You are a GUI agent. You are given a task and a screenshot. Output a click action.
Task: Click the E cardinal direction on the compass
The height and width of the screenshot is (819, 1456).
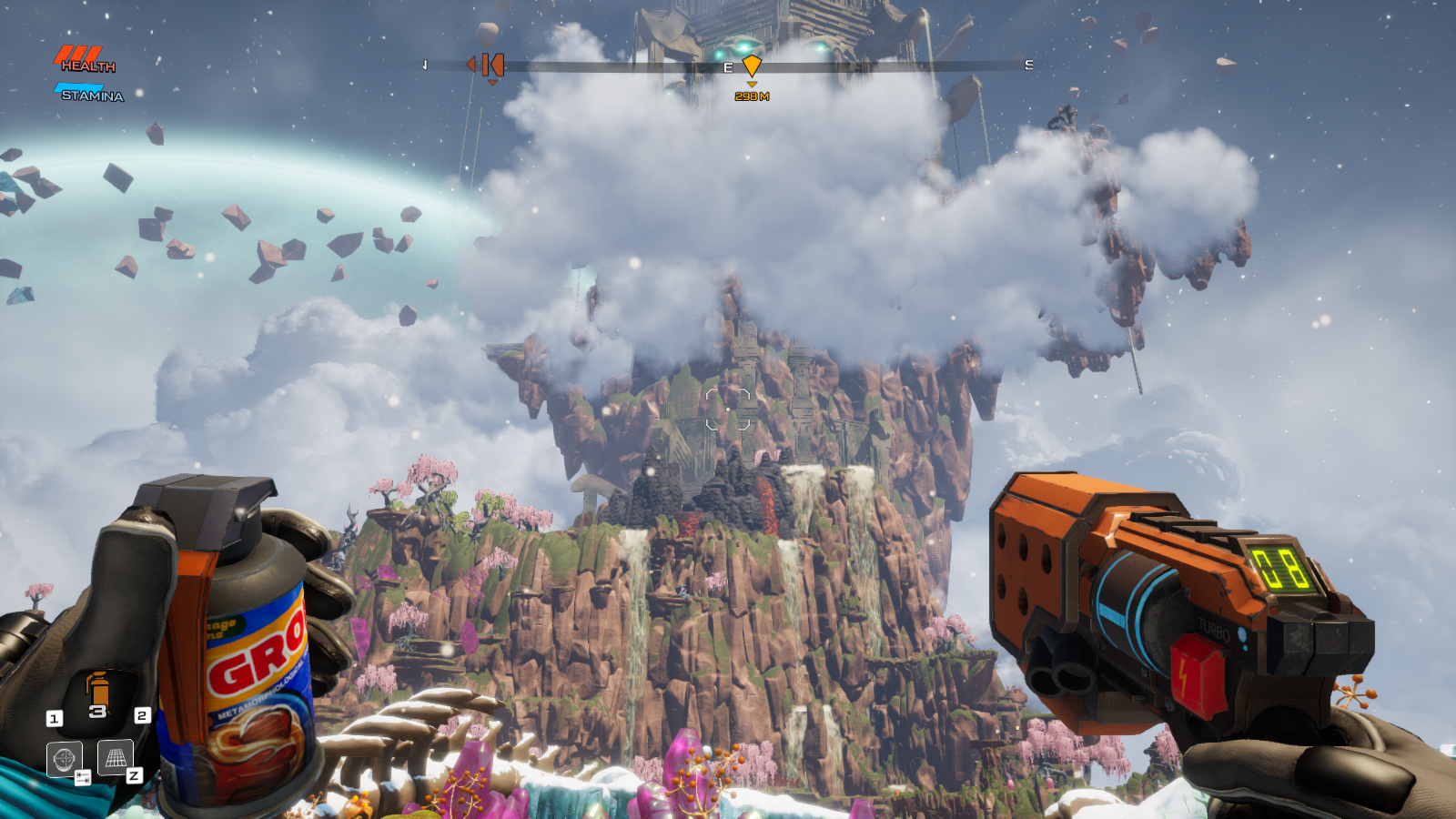728,66
